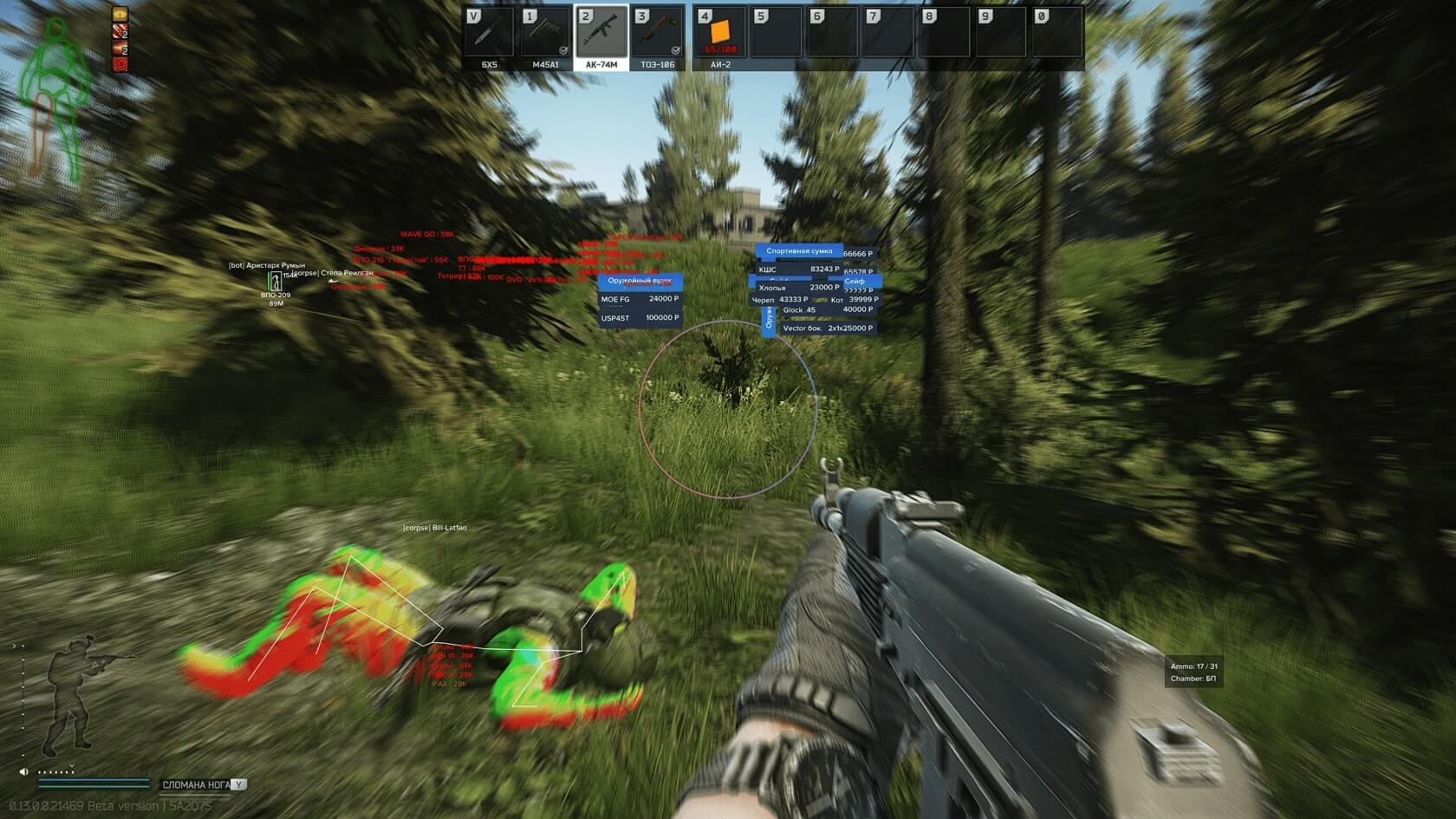
Task: Use the AI-2 medkit in slot 4
Action: click(720, 35)
